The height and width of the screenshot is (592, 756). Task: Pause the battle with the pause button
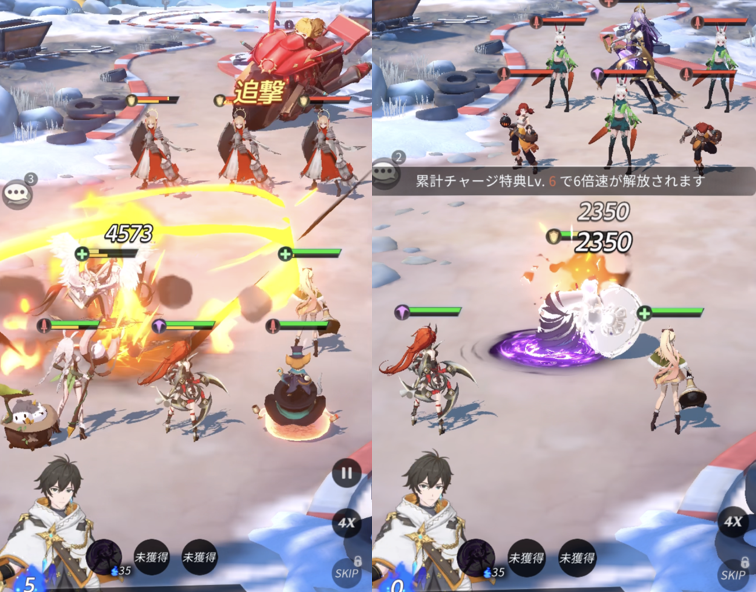click(x=346, y=473)
